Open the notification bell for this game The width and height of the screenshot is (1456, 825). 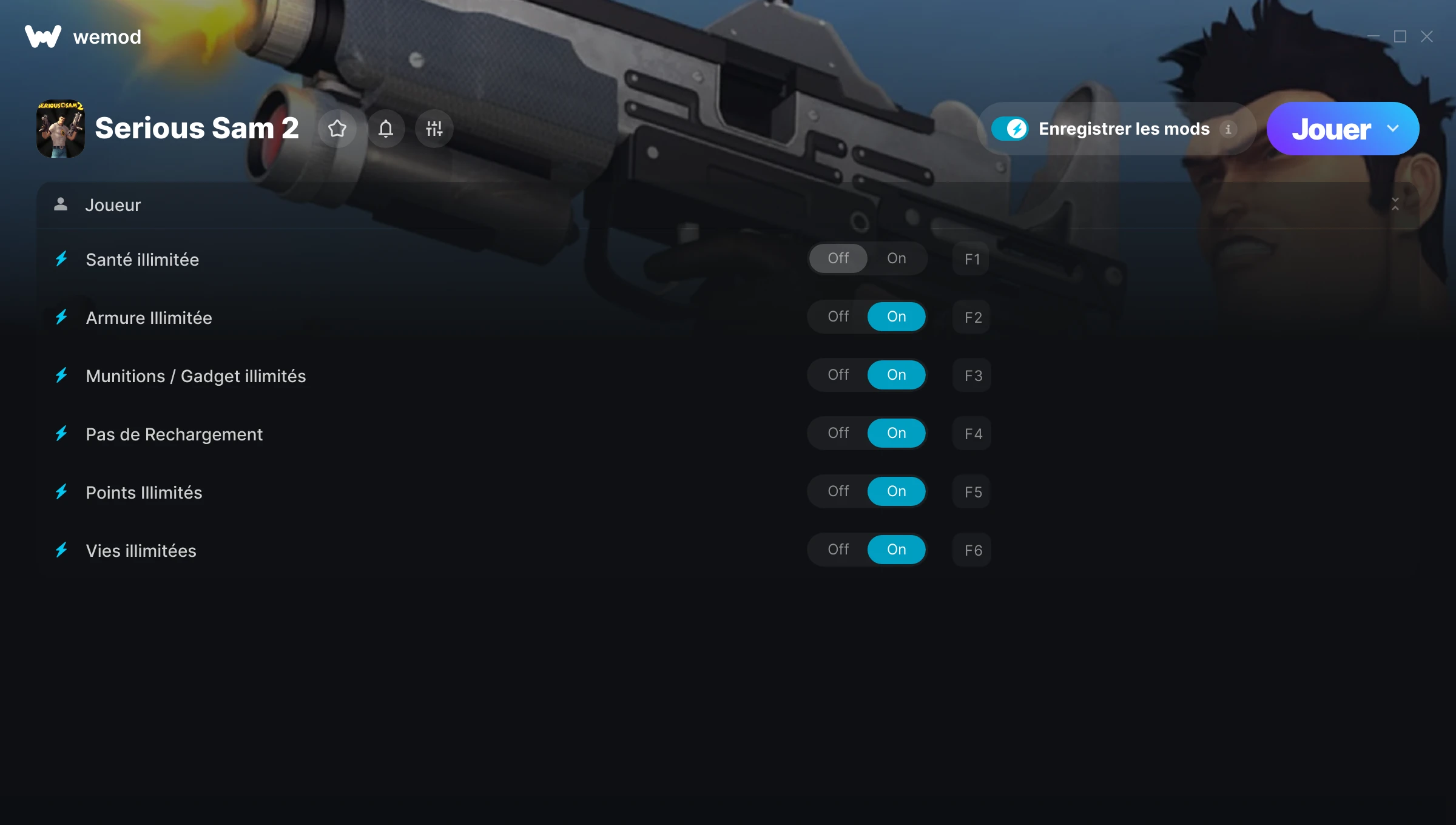386,129
